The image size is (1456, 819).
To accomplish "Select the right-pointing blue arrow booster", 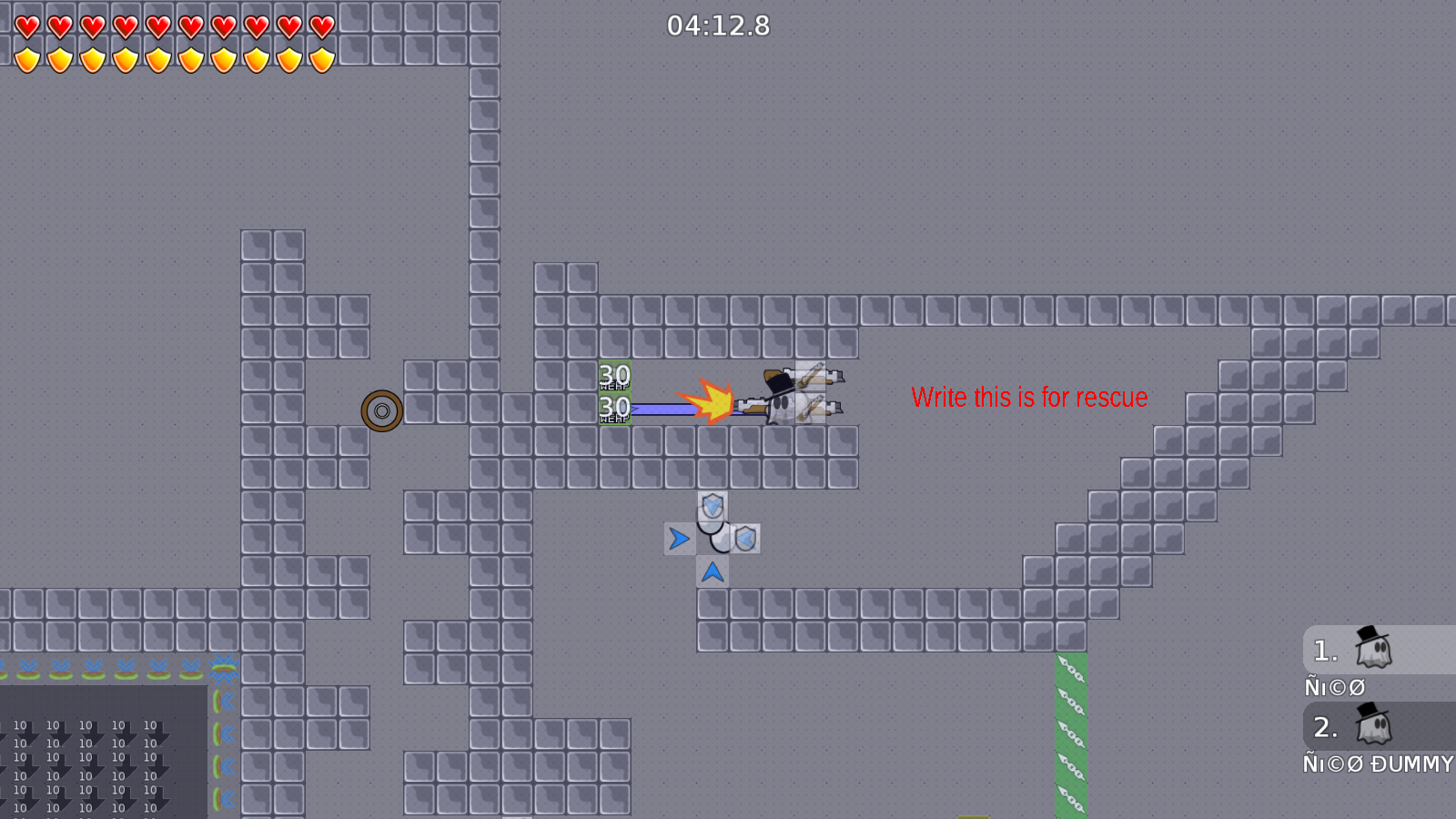I will pyautogui.click(x=678, y=539).
